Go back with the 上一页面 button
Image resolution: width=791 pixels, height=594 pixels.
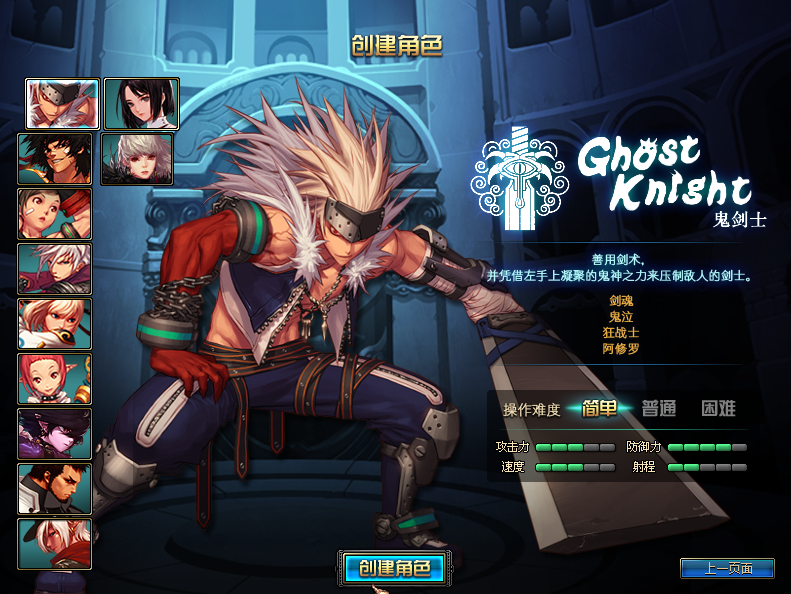[x=727, y=568]
